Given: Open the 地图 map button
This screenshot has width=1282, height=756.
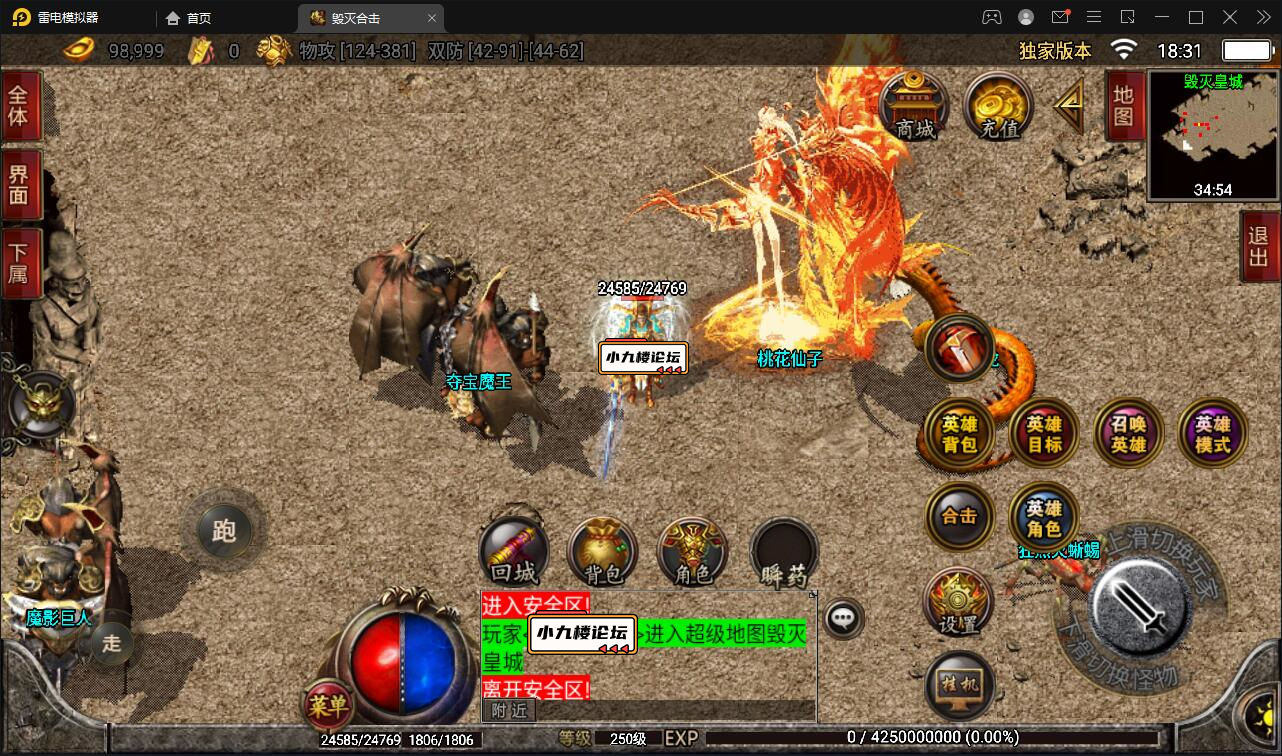Looking at the screenshot, I should click(1123, 107).
